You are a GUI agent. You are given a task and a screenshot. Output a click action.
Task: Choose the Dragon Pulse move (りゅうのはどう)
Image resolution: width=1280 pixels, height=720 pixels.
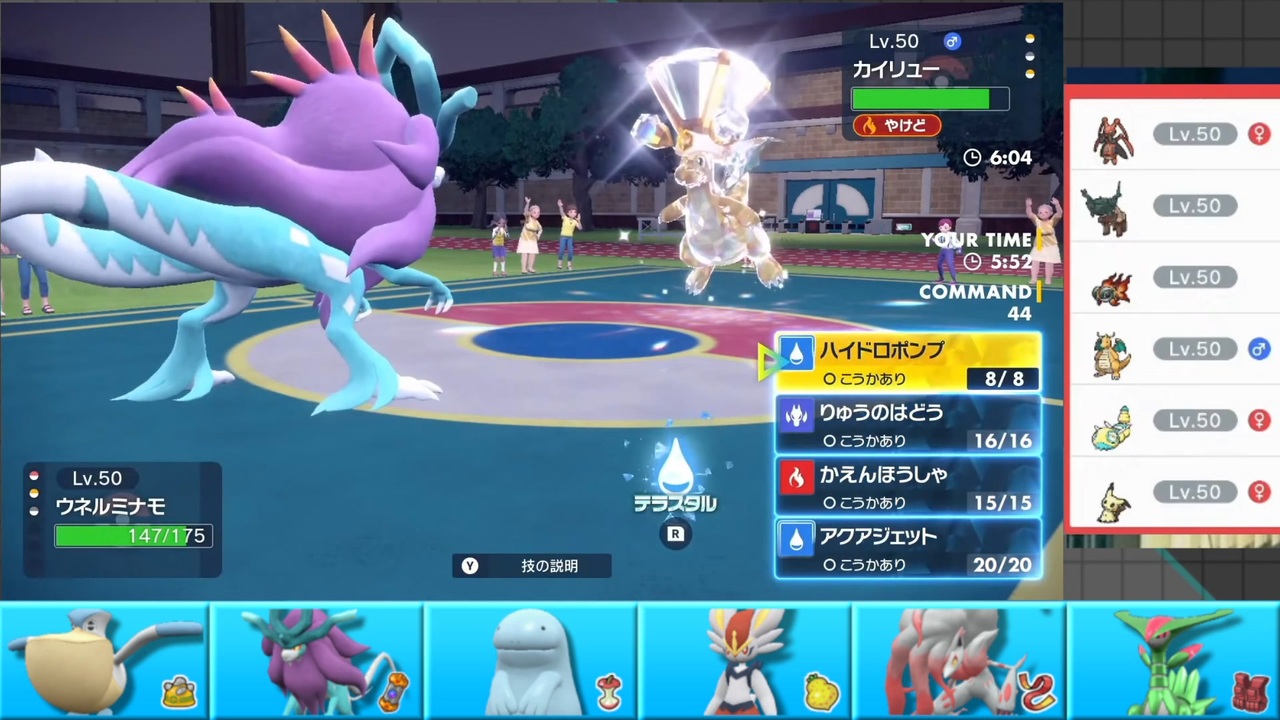tap(908, 424)
